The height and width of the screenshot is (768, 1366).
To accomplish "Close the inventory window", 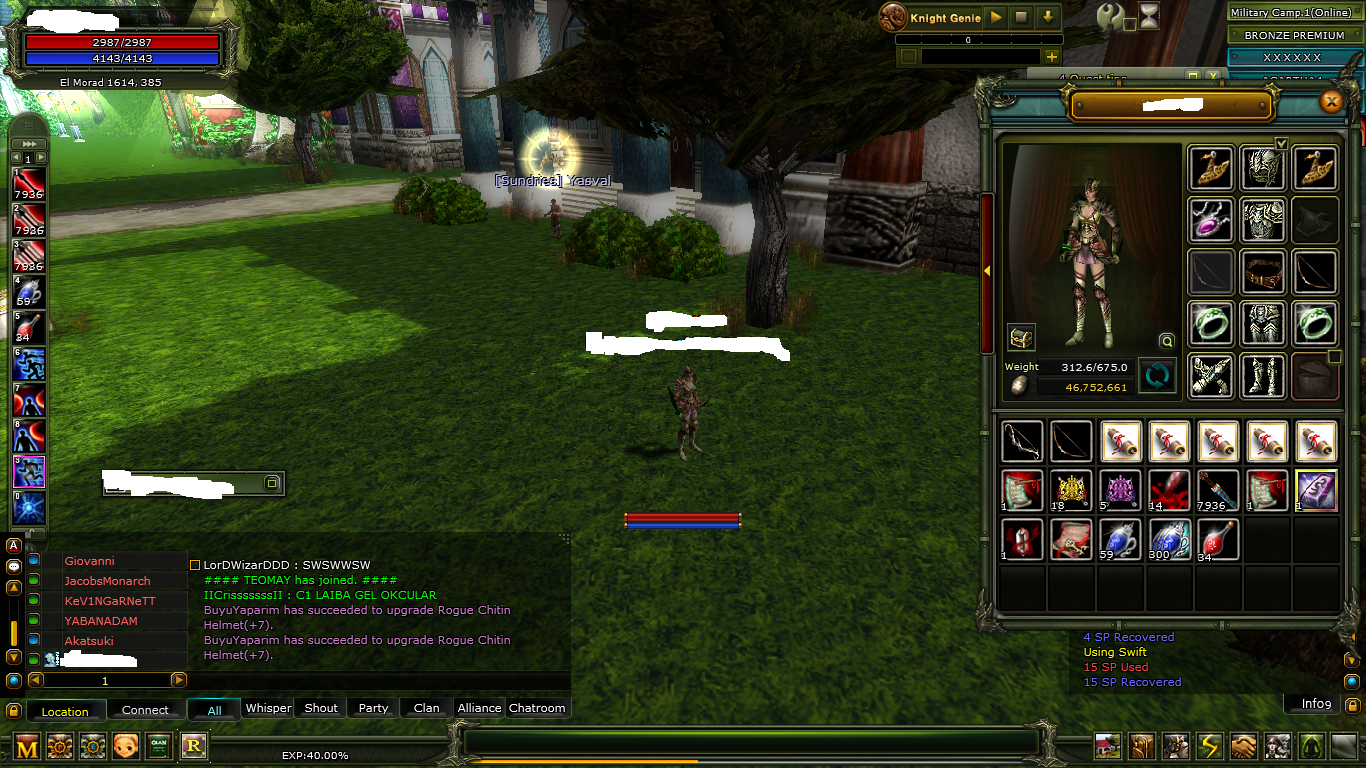I will [1331, 101].
